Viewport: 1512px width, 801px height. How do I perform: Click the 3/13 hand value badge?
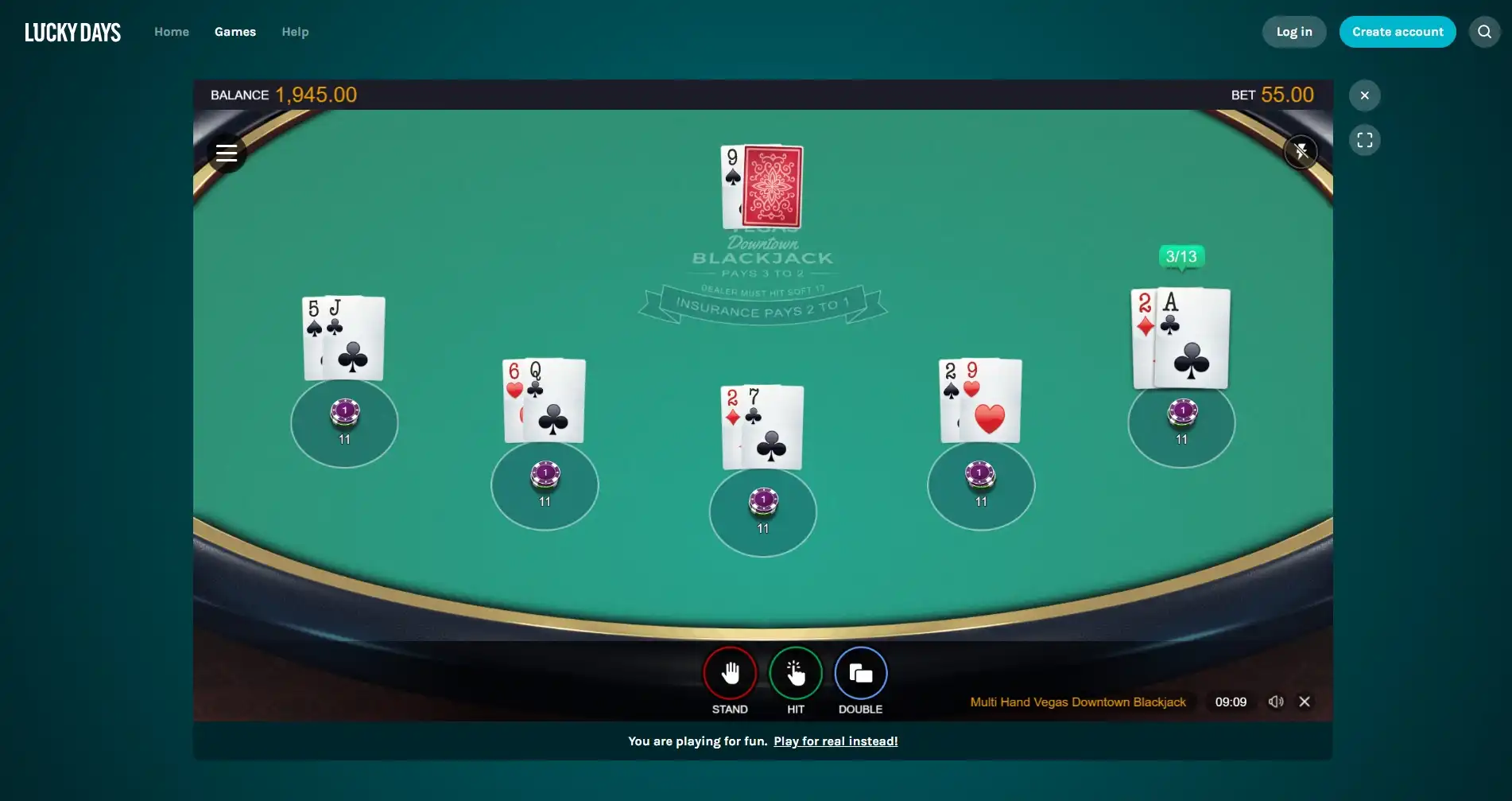pyautogui.click(x=1181, y=257)
